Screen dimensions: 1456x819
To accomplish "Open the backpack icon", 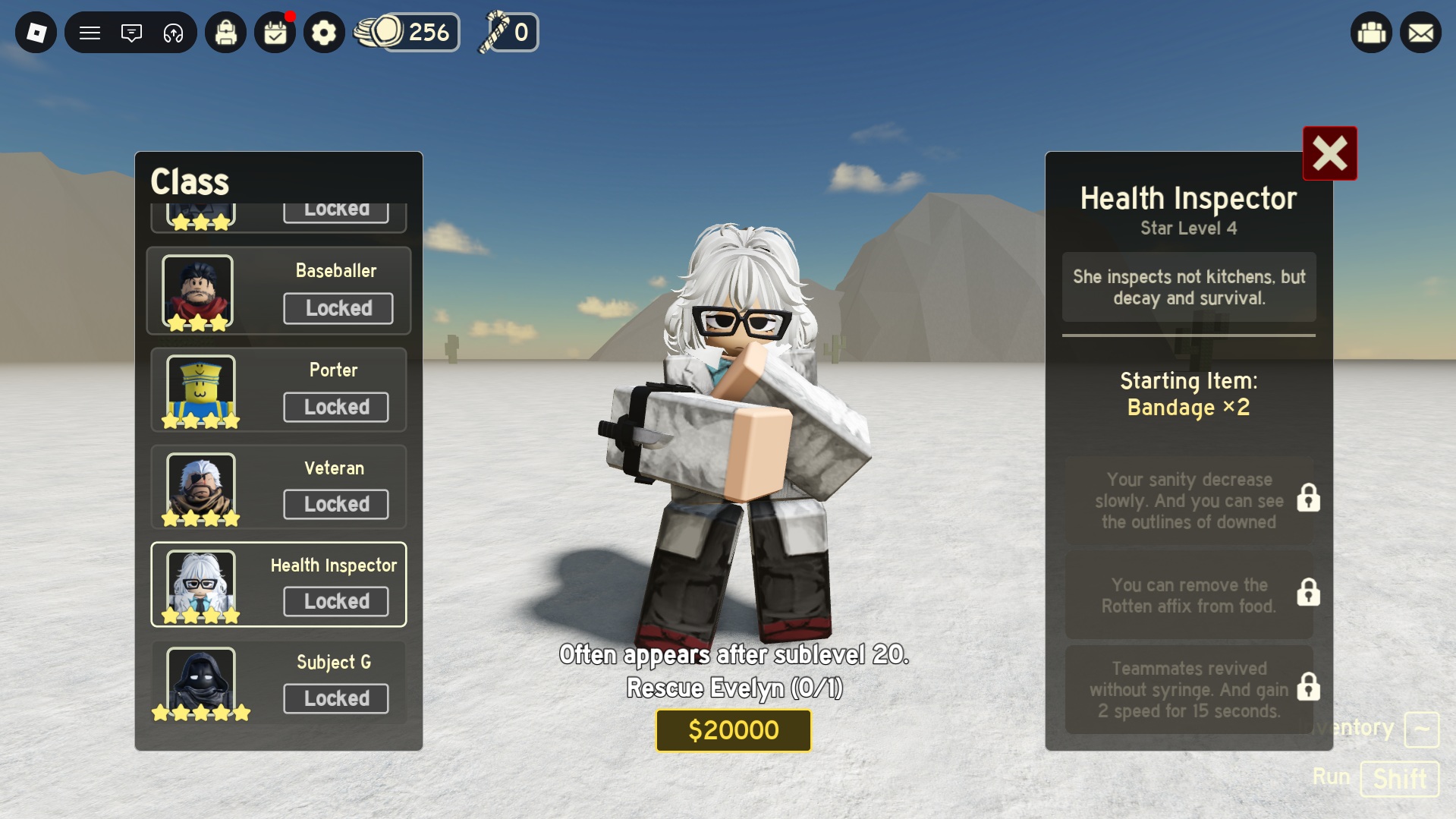I will [225, 33].
